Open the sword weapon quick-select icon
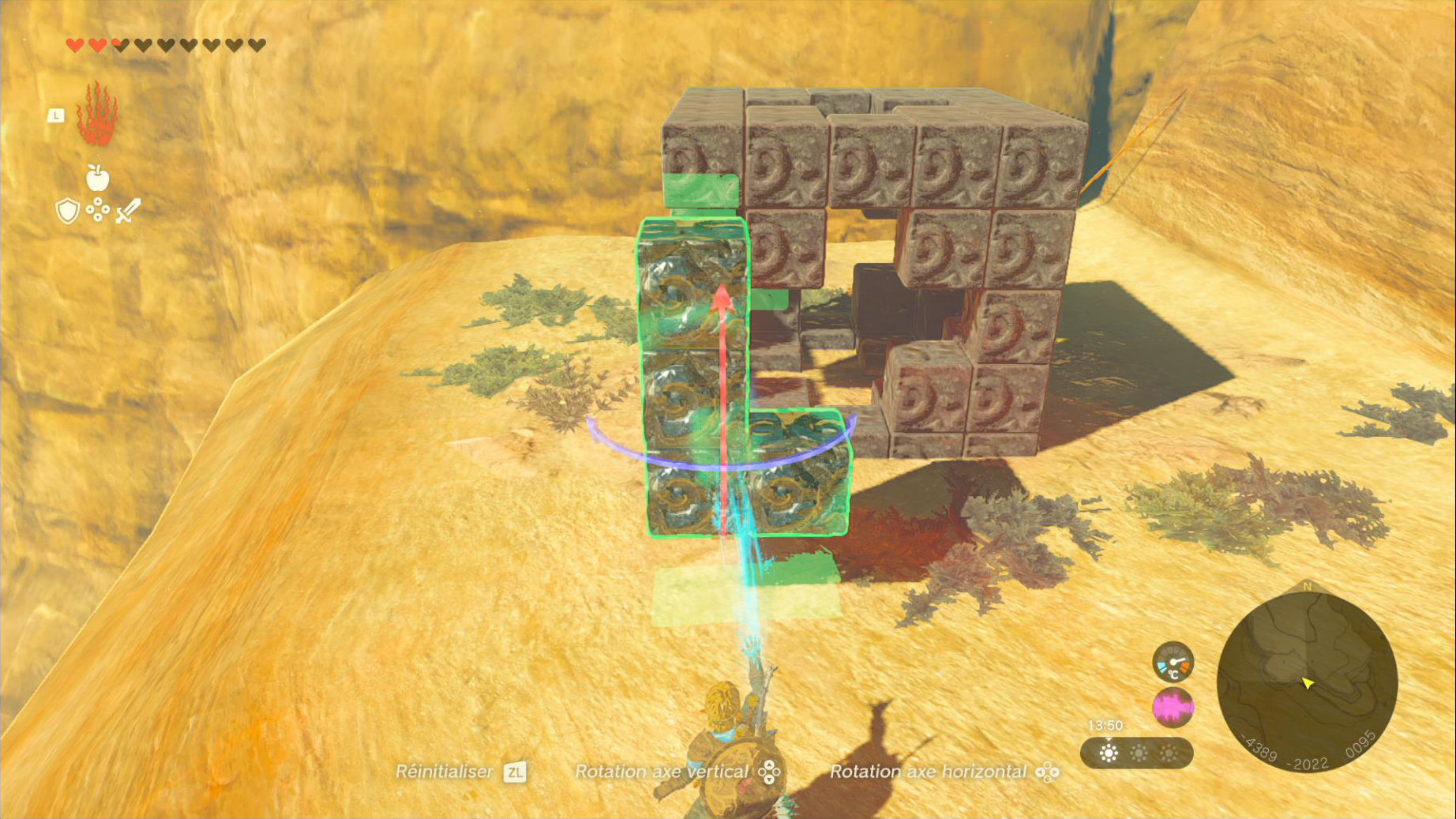1456x819 pixels. pyautogui.click(x=127, y=211)
